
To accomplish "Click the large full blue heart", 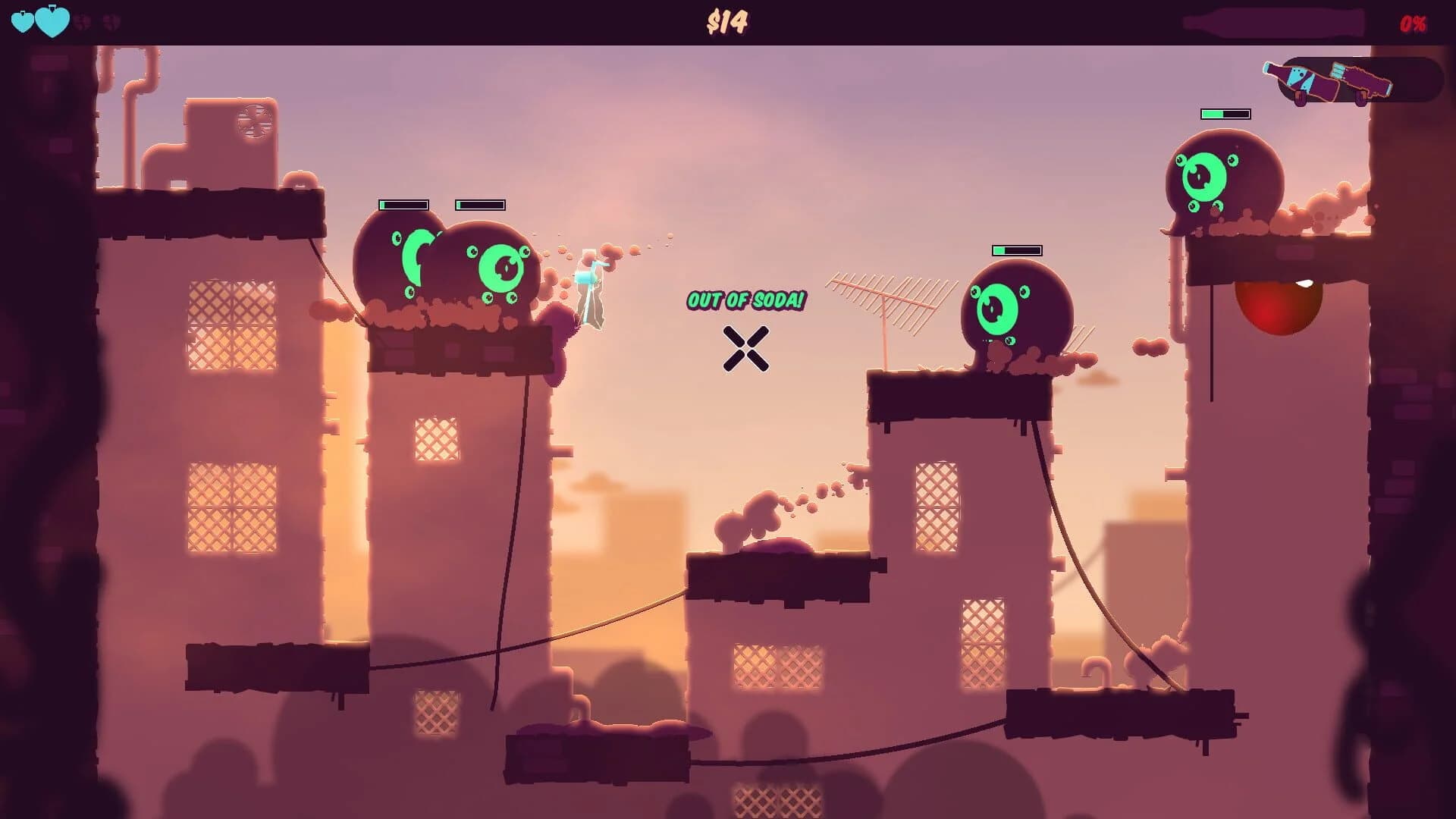I will pyautogui.click(x=53, y=21).
